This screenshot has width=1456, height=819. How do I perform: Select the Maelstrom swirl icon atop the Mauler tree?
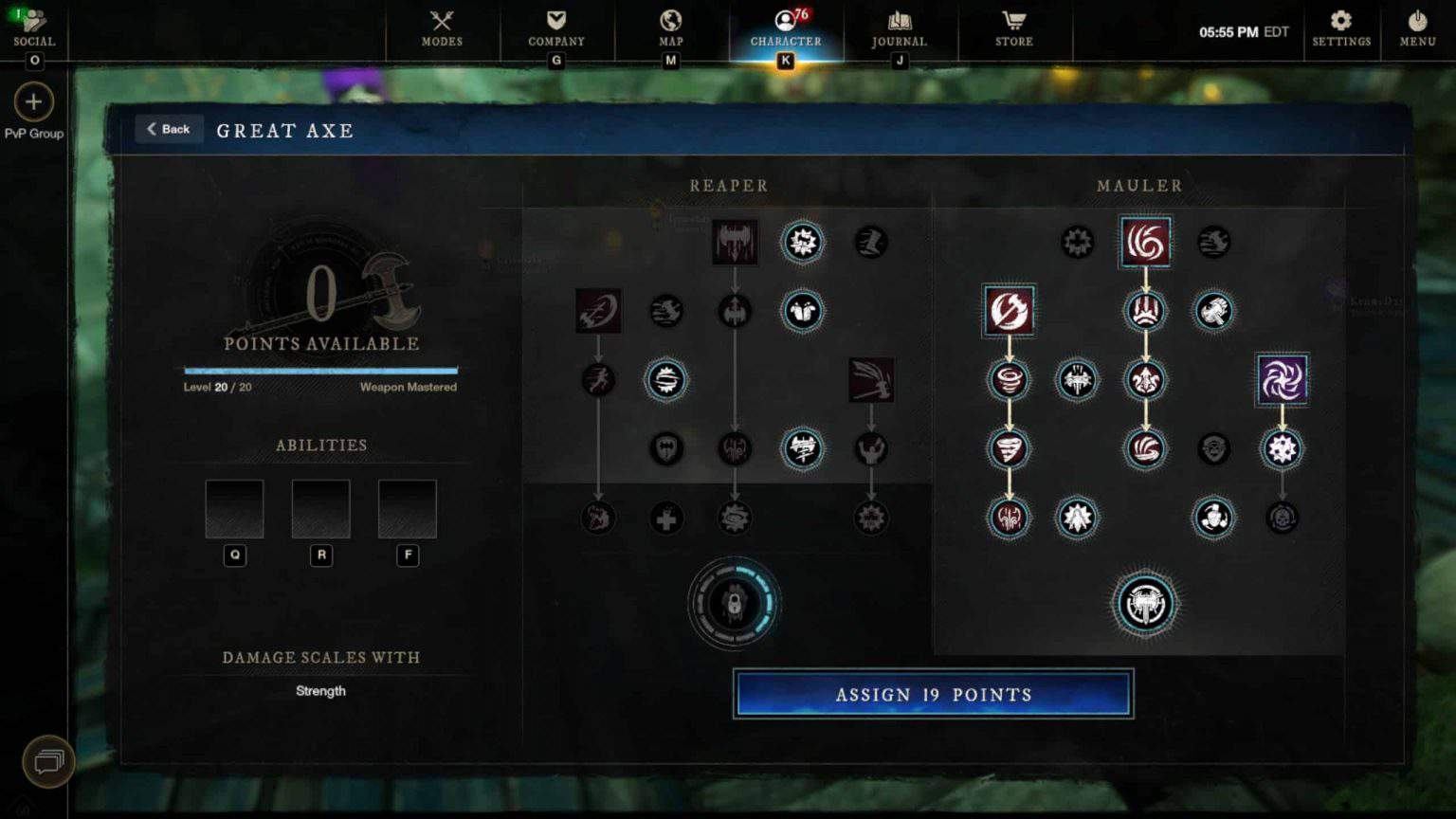[x=1145, y=243]
